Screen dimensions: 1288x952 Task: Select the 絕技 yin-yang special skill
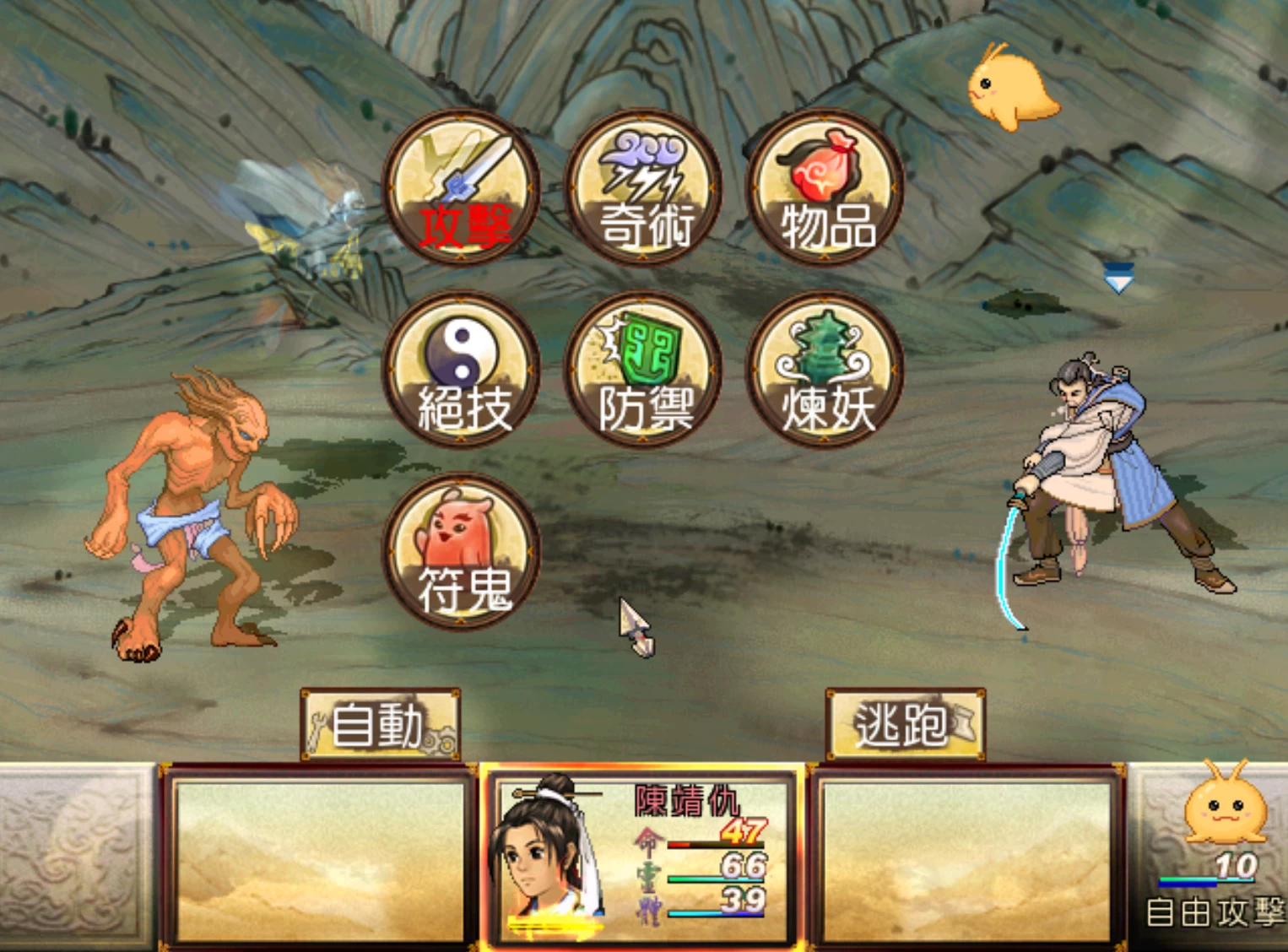point(461,370)
